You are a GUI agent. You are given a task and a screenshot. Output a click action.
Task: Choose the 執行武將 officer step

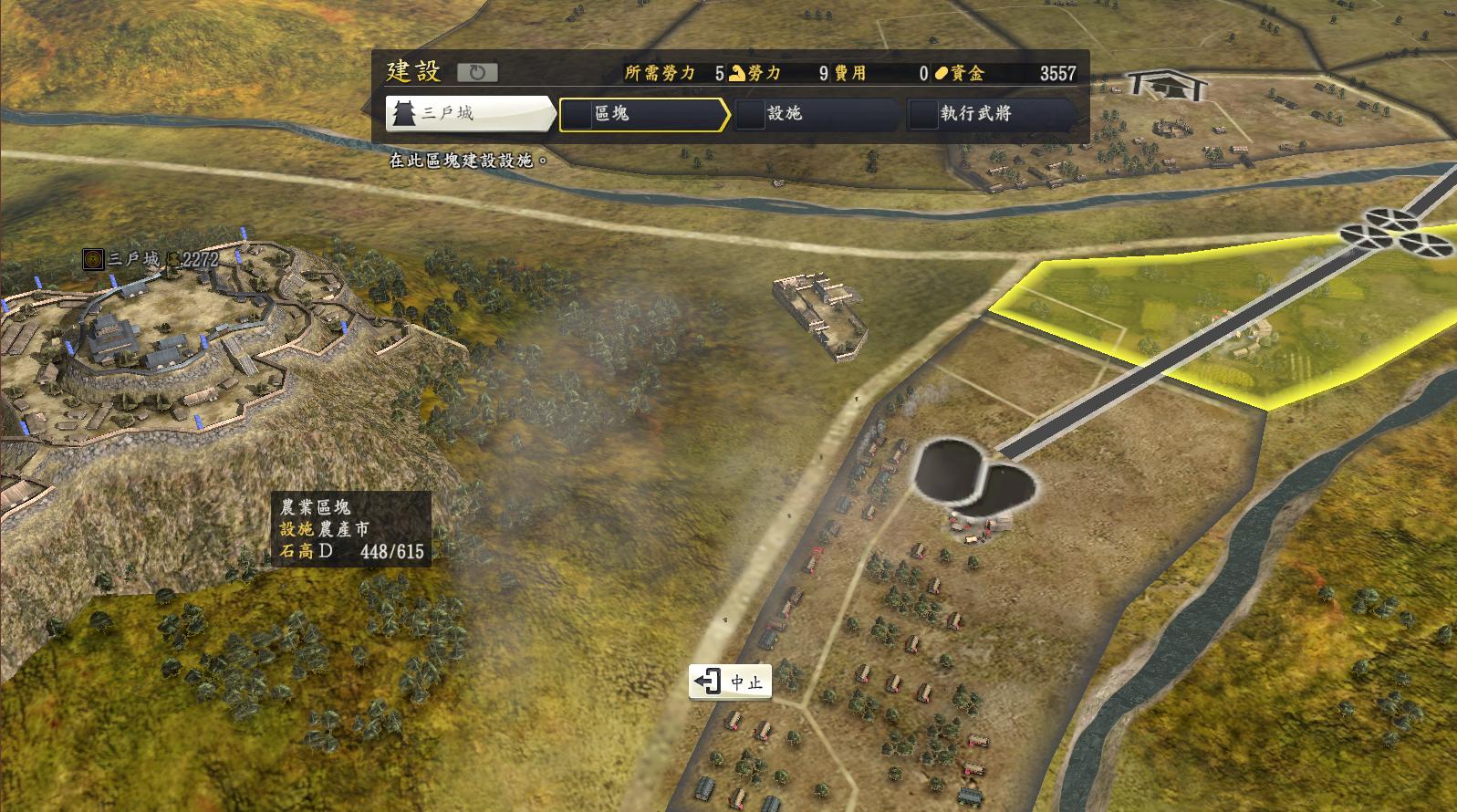click(x=991, y=114)
